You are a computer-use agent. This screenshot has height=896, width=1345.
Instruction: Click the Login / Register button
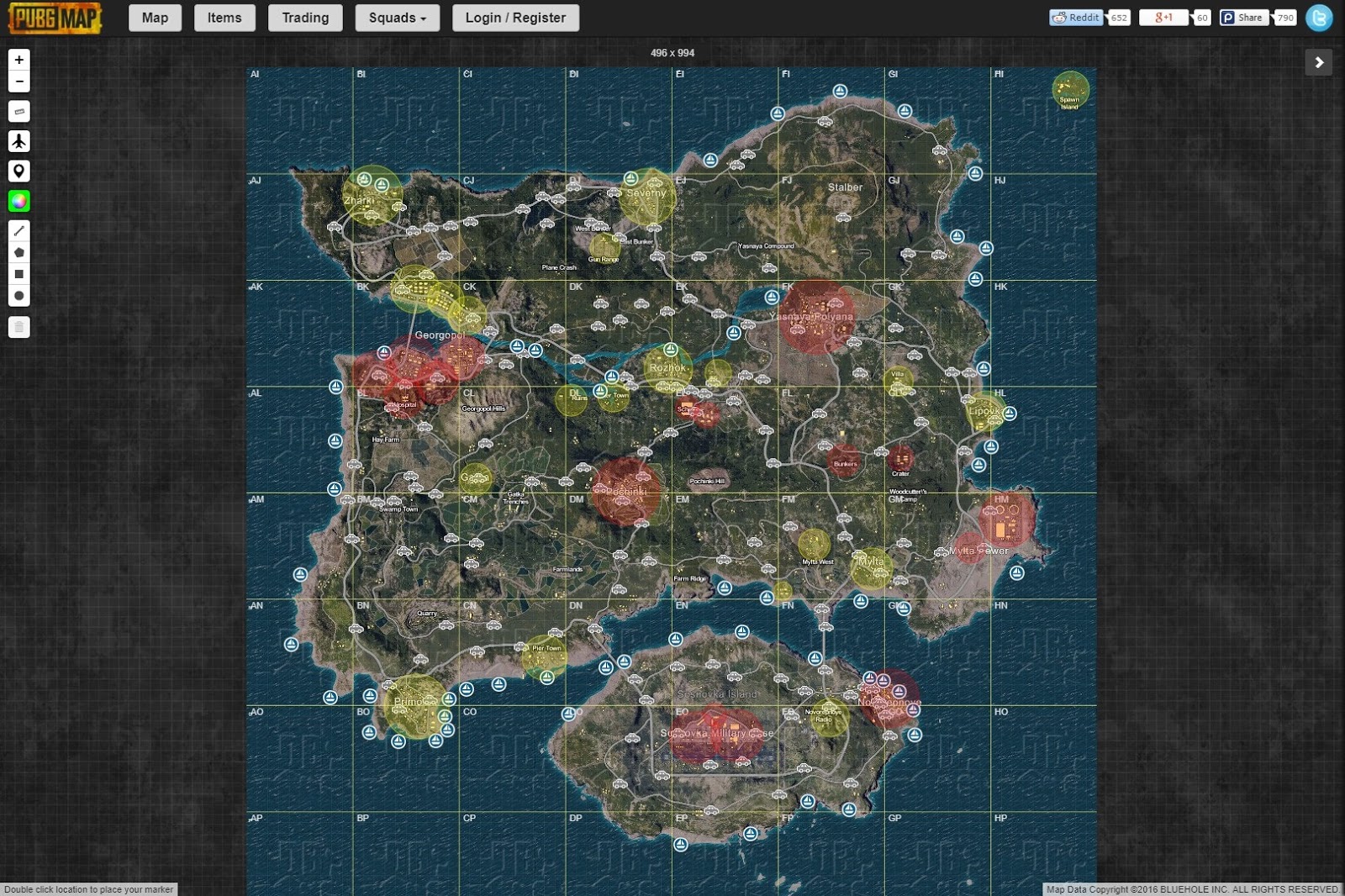point(515,18)
